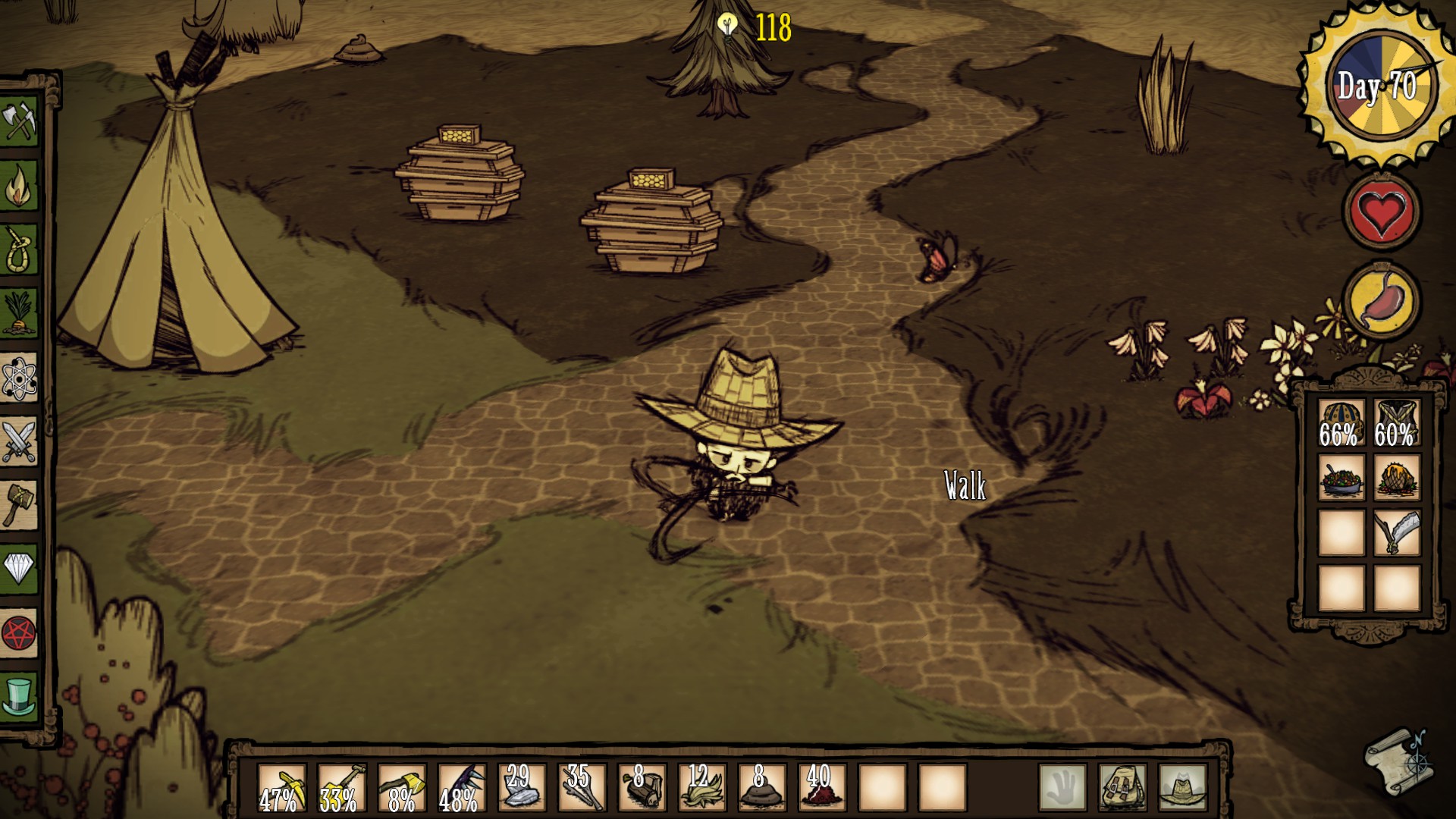The image size is (1456, 819).
Task: Switch to the Structures hammer tab
Action: (x=19, y=504)
